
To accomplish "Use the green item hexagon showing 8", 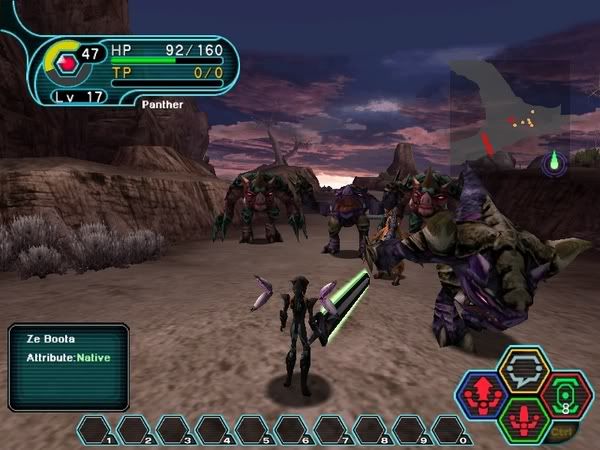I will tap(565, 395).
